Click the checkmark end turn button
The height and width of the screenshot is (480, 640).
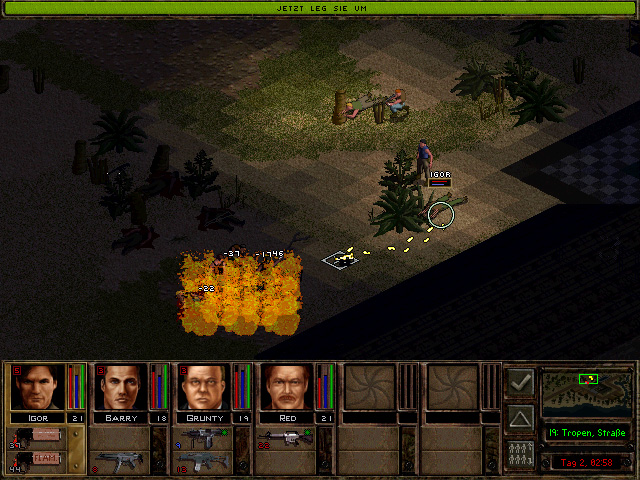520,382
